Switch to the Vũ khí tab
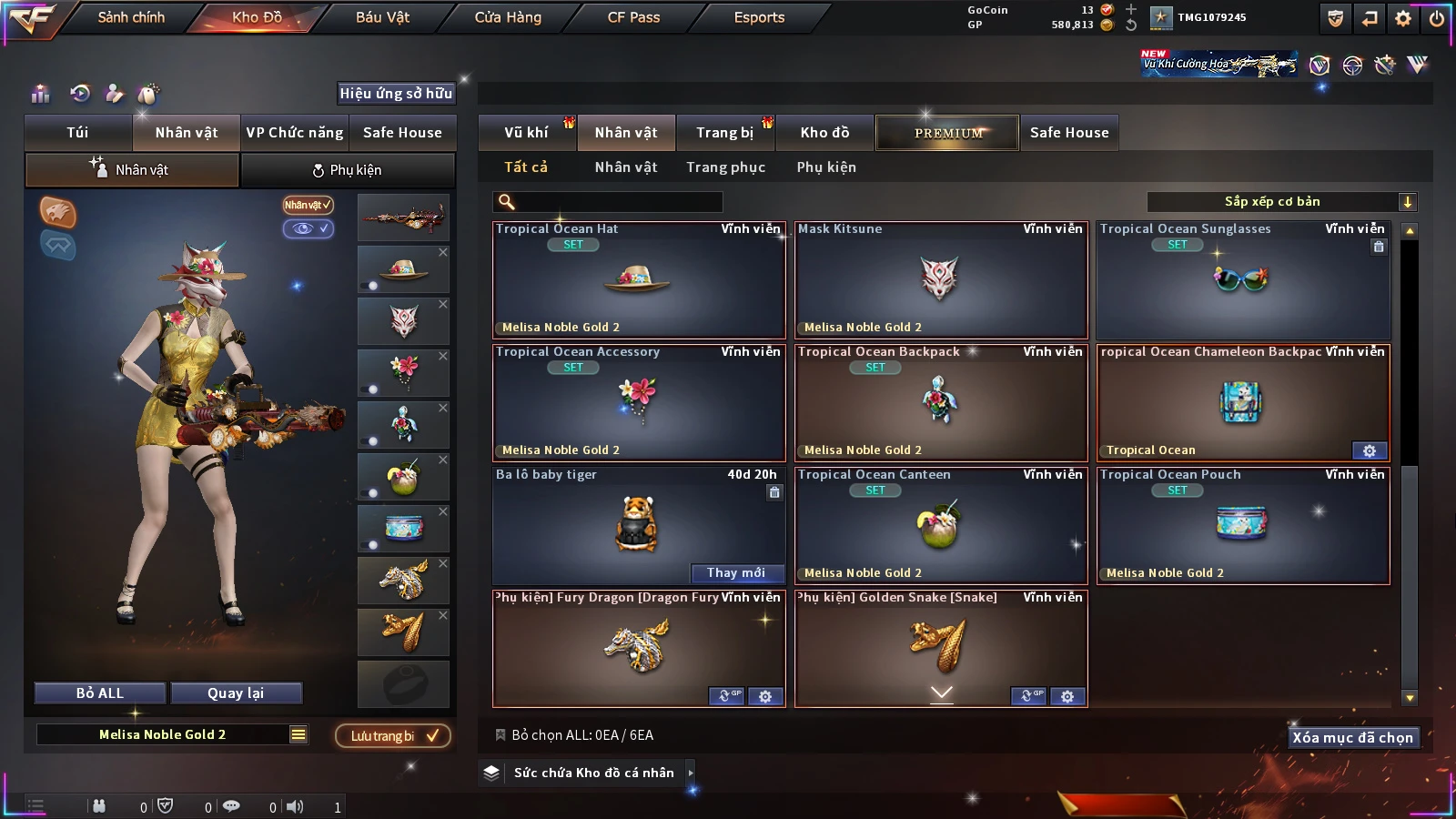This screenshot has width=1456, height=819. point(526,133)
